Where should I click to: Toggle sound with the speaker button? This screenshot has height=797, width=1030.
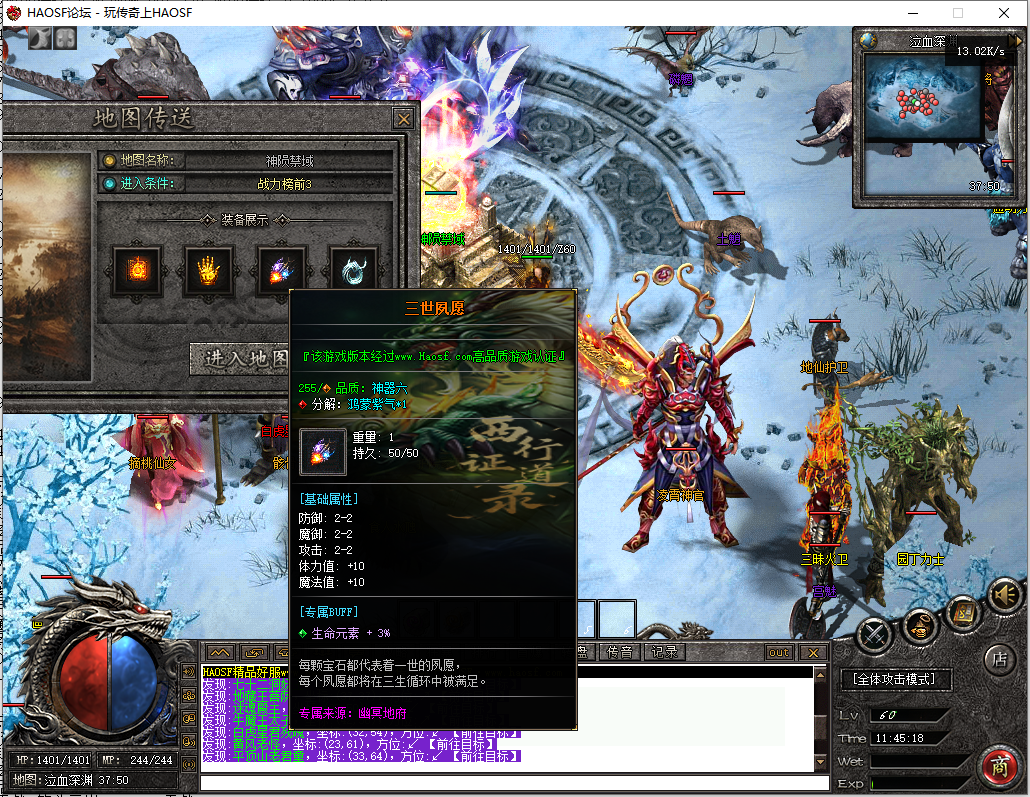pyautogui.click(x=1004, y=596)
